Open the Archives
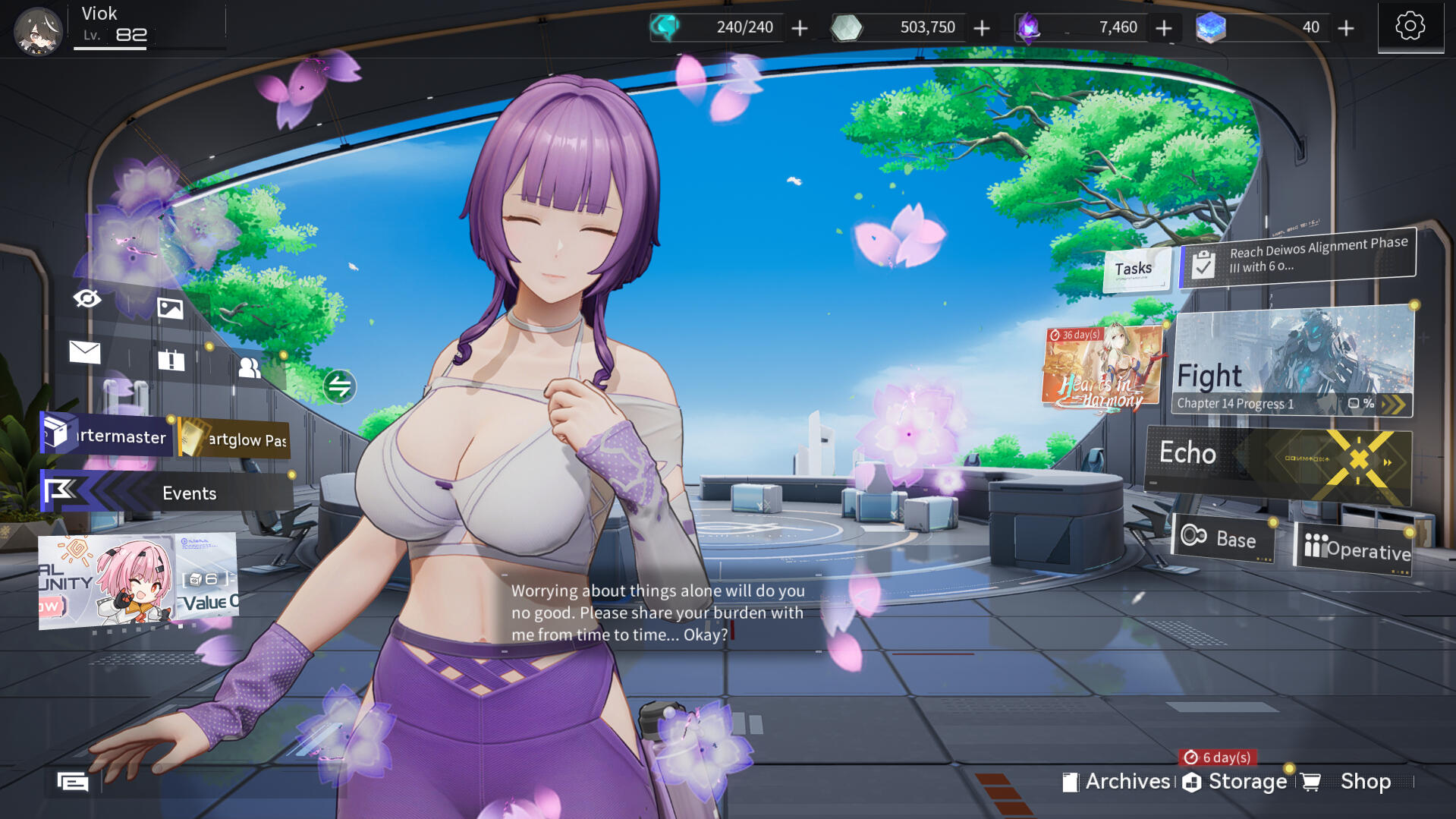The image size is (1456, 819). point(1117,782)
